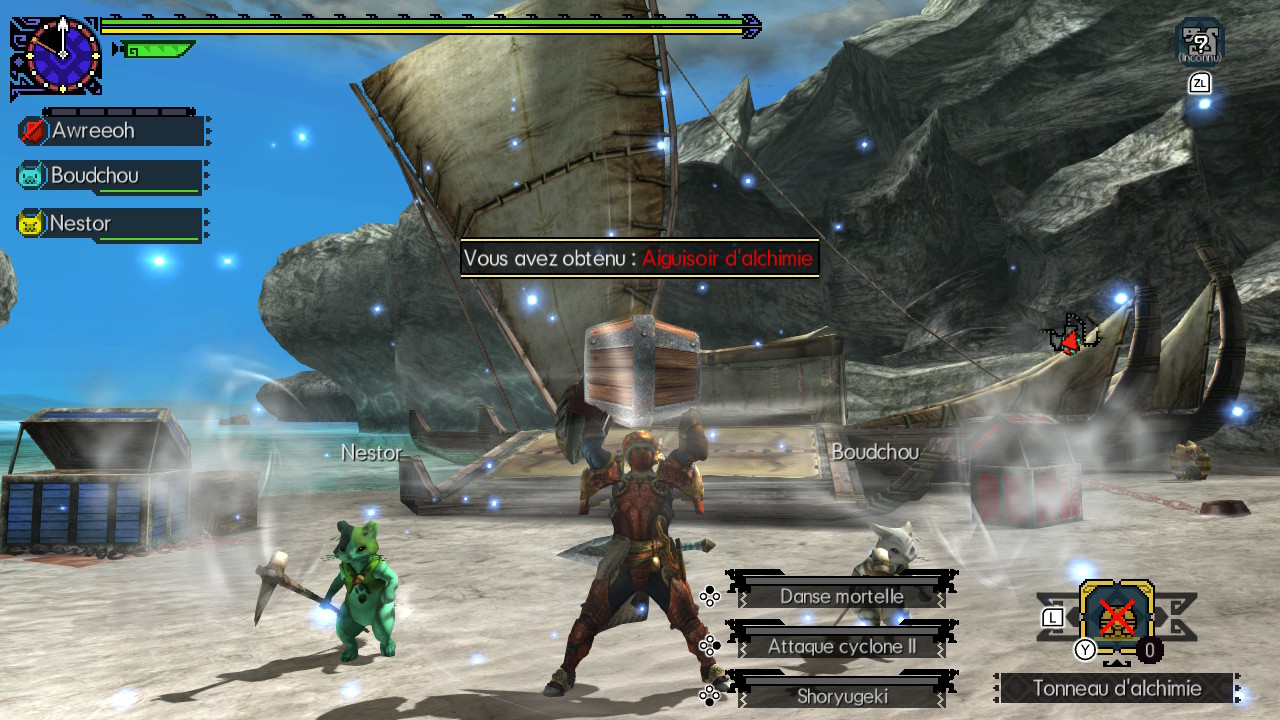
Task: Select the Awreeoh party member entry
Action: point(110,131)
